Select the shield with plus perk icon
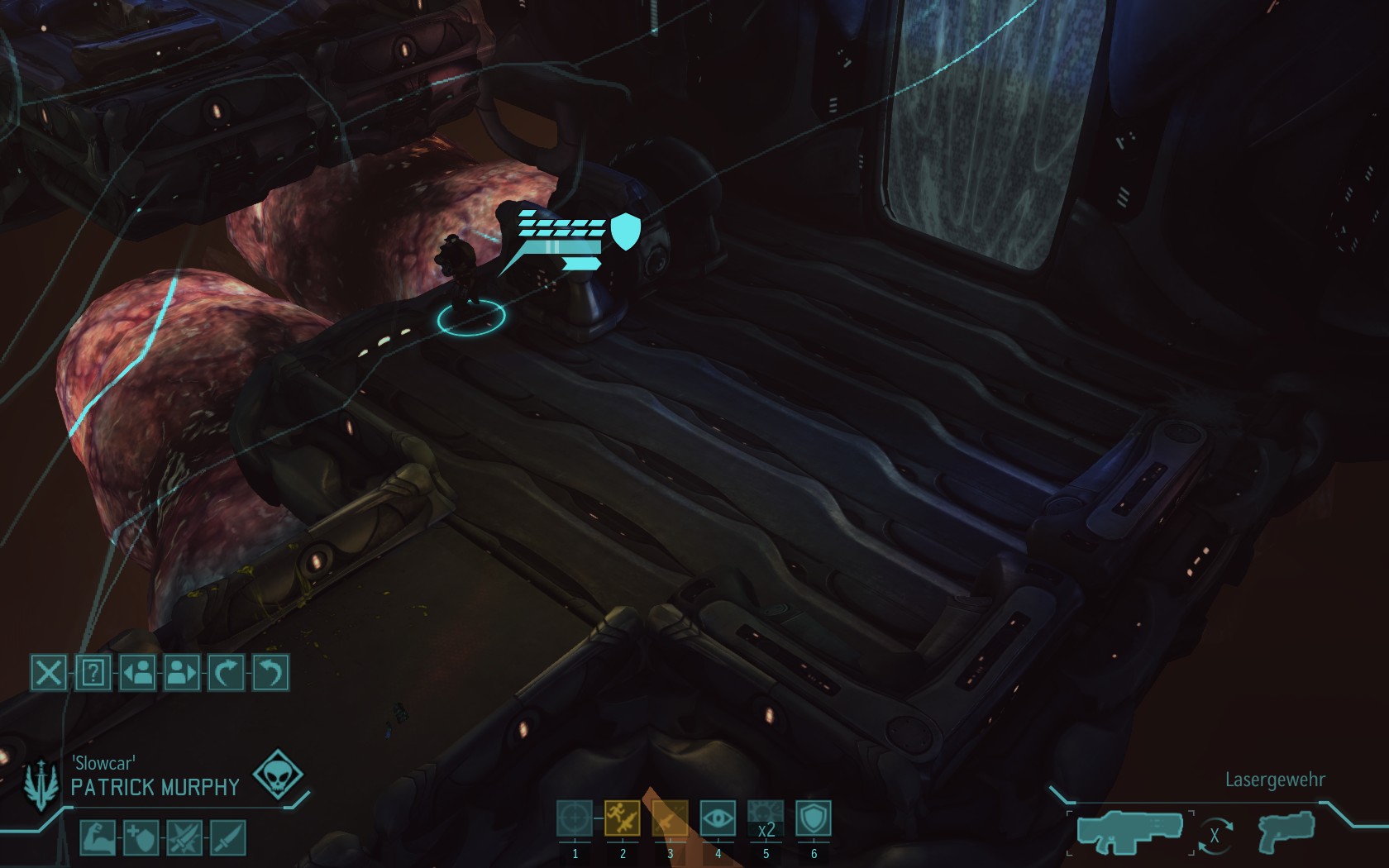 141,838
